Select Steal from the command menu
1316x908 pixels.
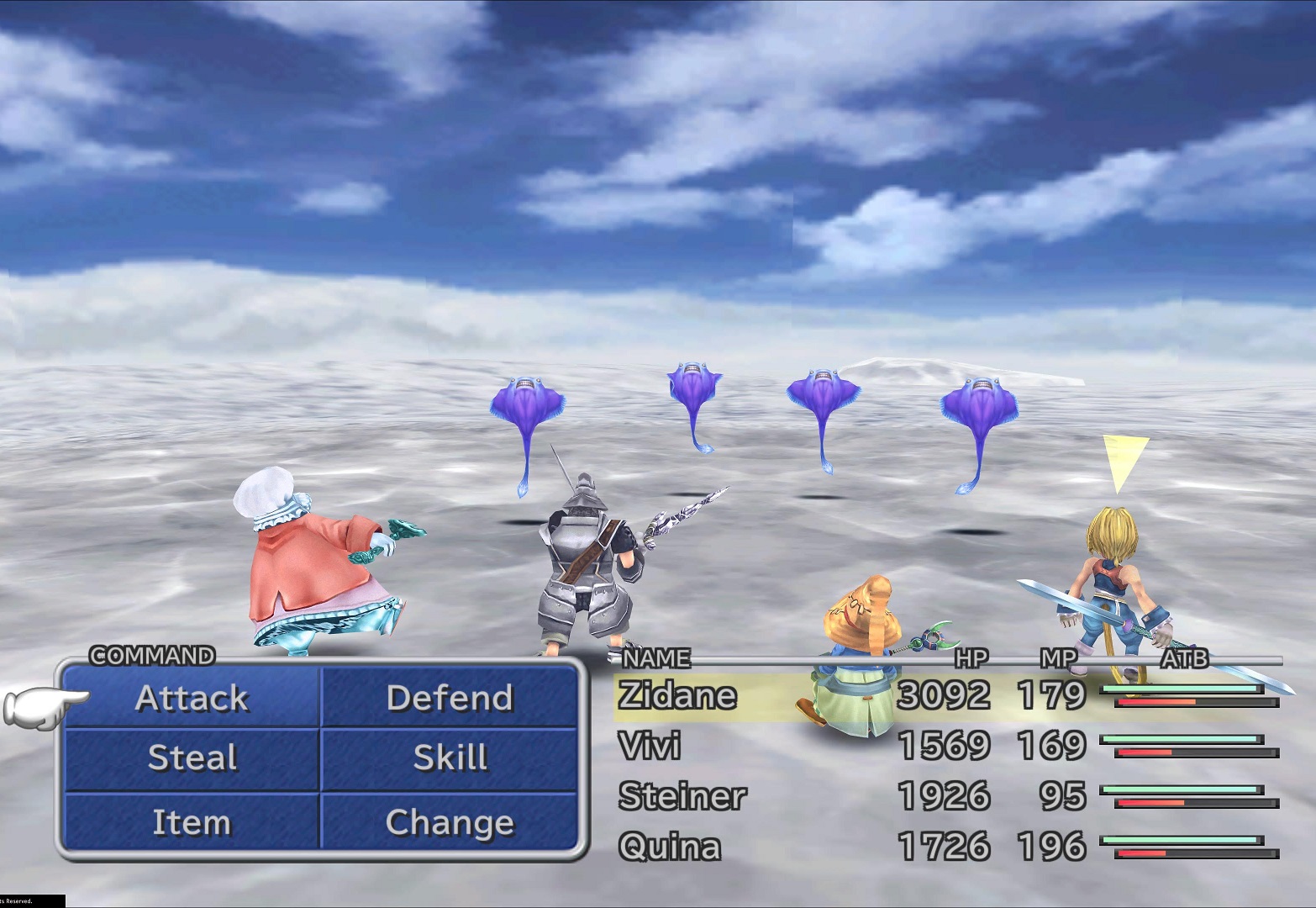click(x=192, y=758)
